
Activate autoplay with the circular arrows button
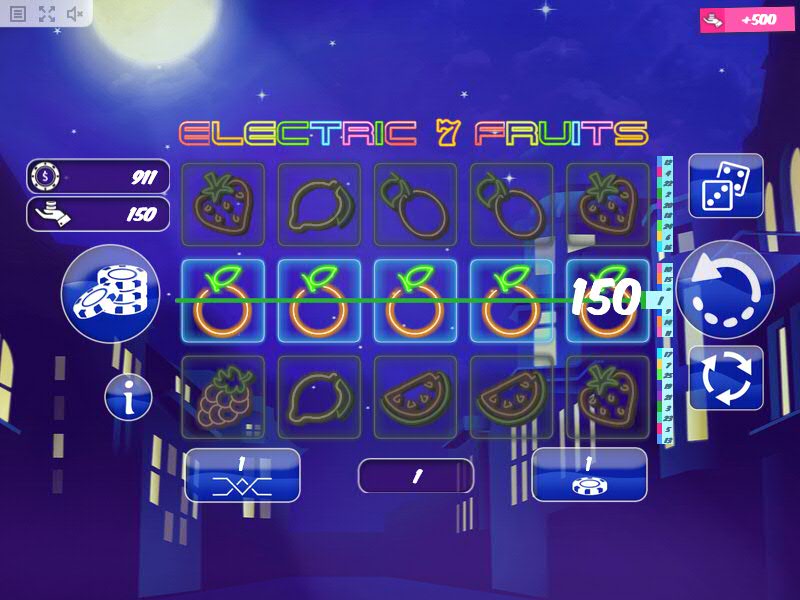pos(726,378)
